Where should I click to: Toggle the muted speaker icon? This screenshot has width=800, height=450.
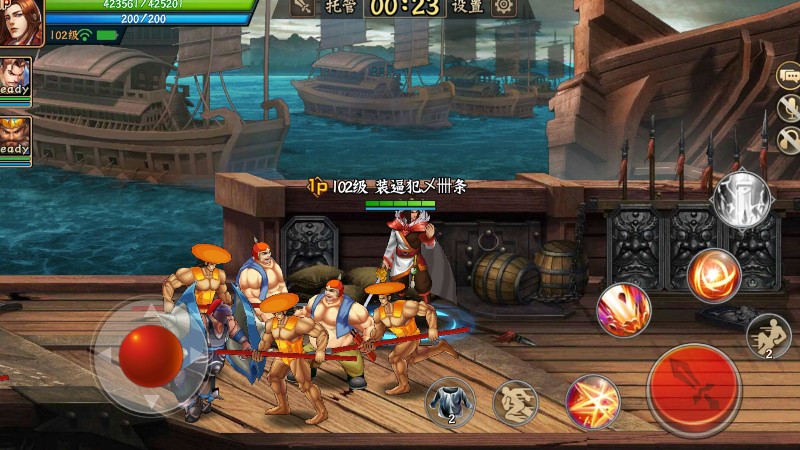788,139
